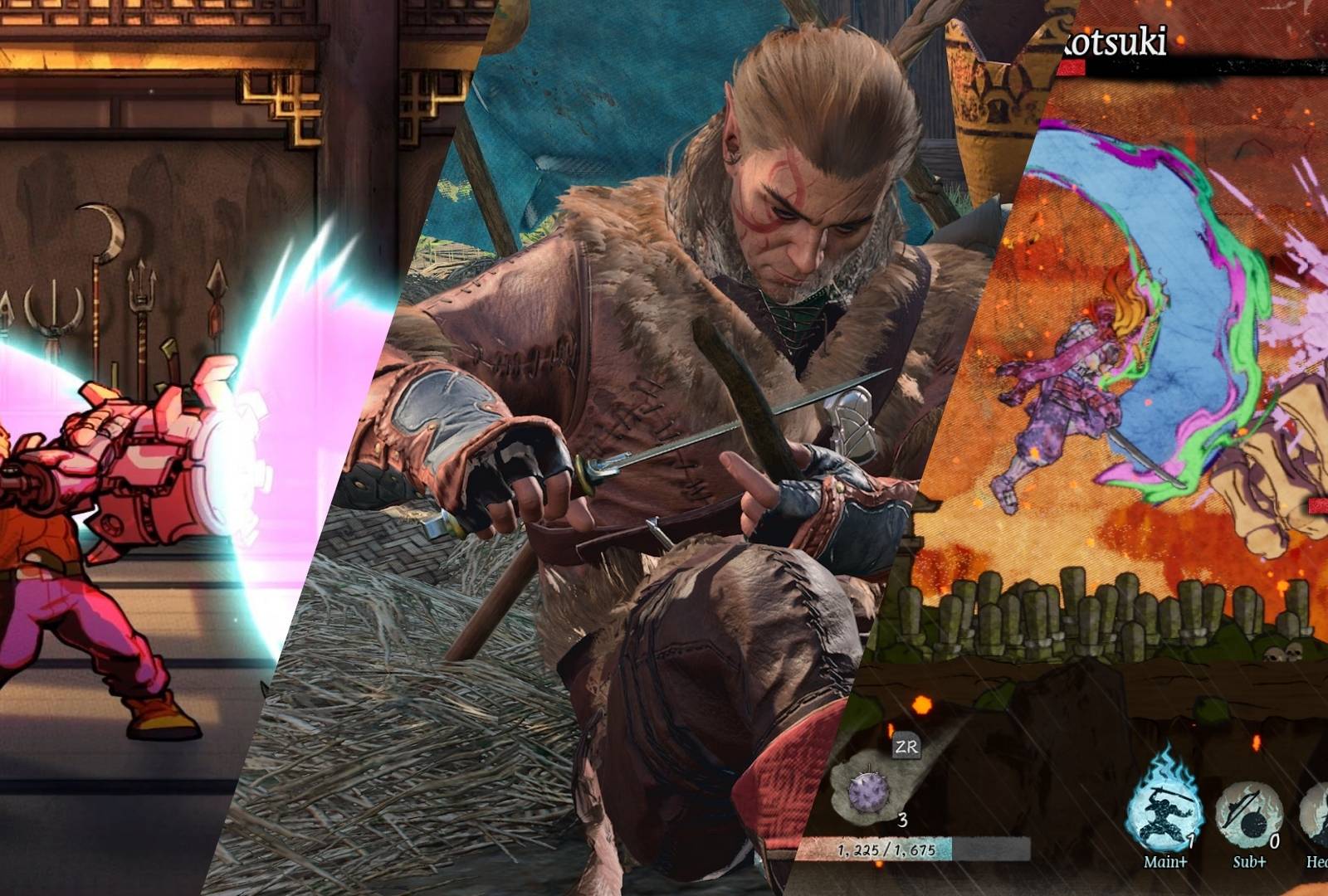Open the item count indicator reading 3
This screenshot has height=896, width=1328.
[x=904, y=820]
